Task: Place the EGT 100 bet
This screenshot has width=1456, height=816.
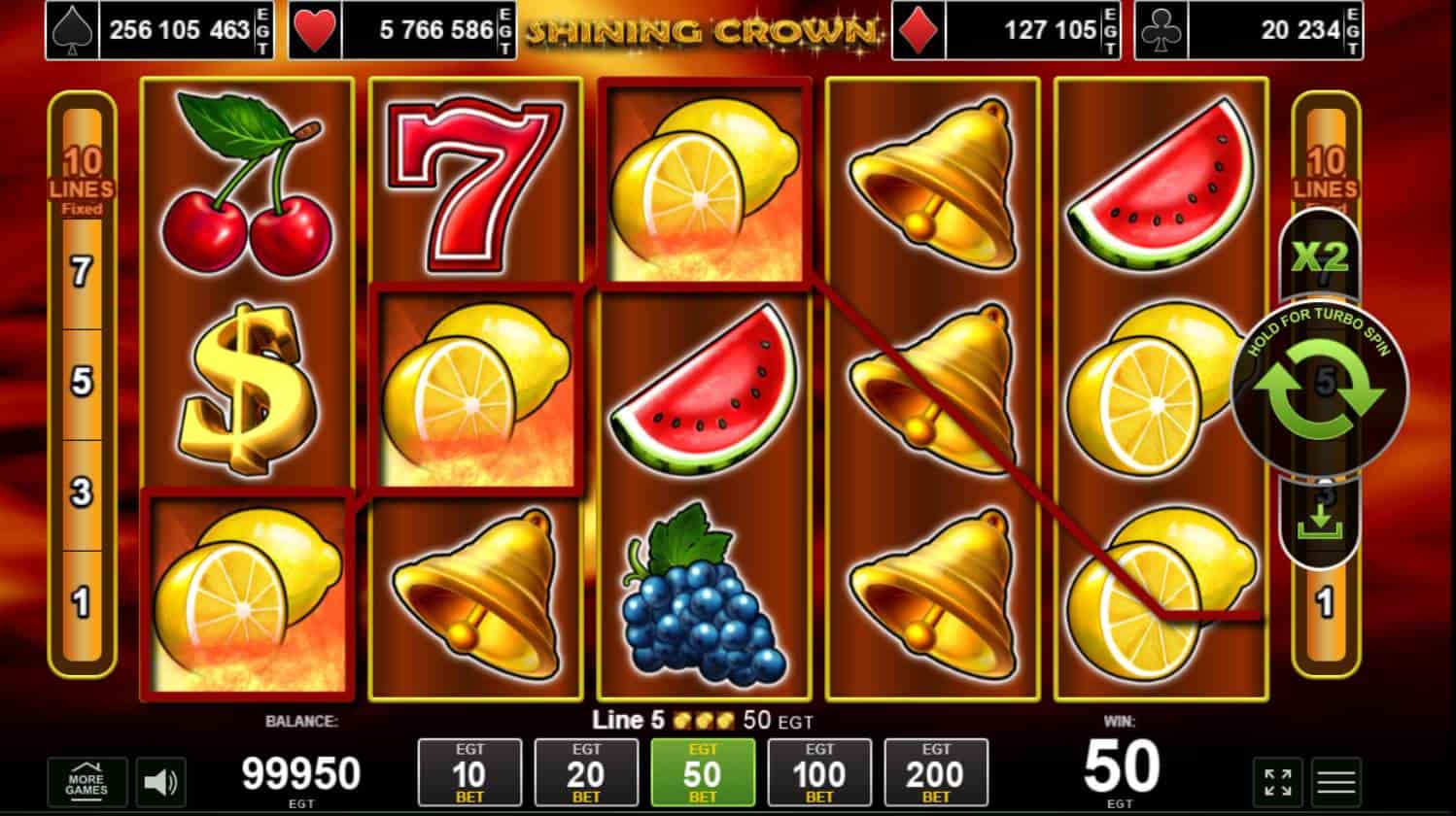Action: tap(819, 772)
